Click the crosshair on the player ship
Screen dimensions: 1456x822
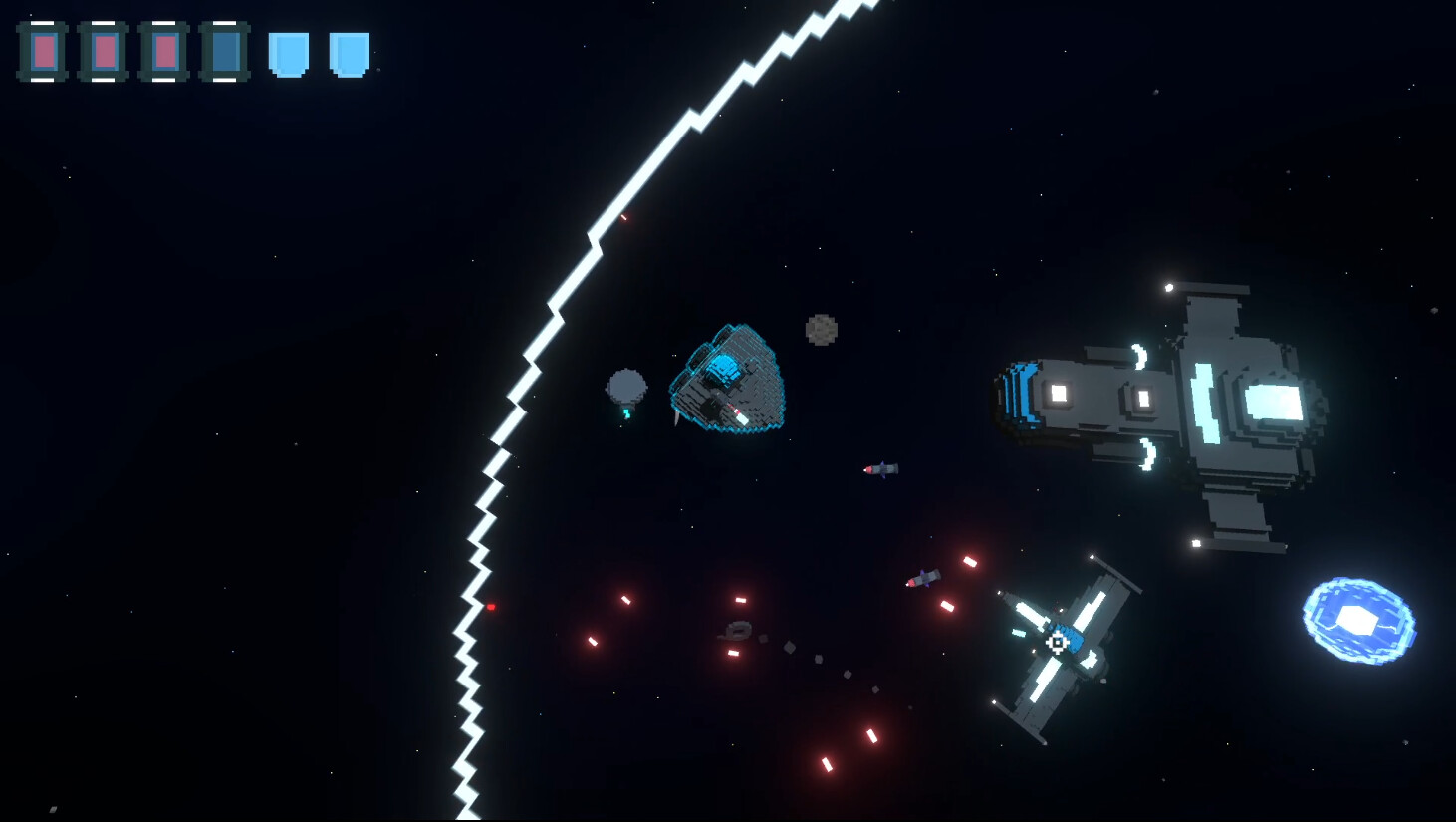pyautogui.click(x=1056, y=644)
